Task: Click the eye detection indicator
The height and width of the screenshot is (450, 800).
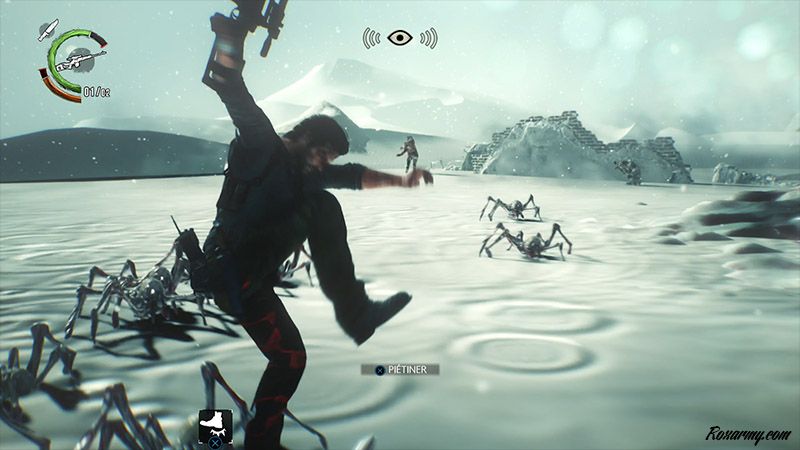Action: tap(400, 38)
